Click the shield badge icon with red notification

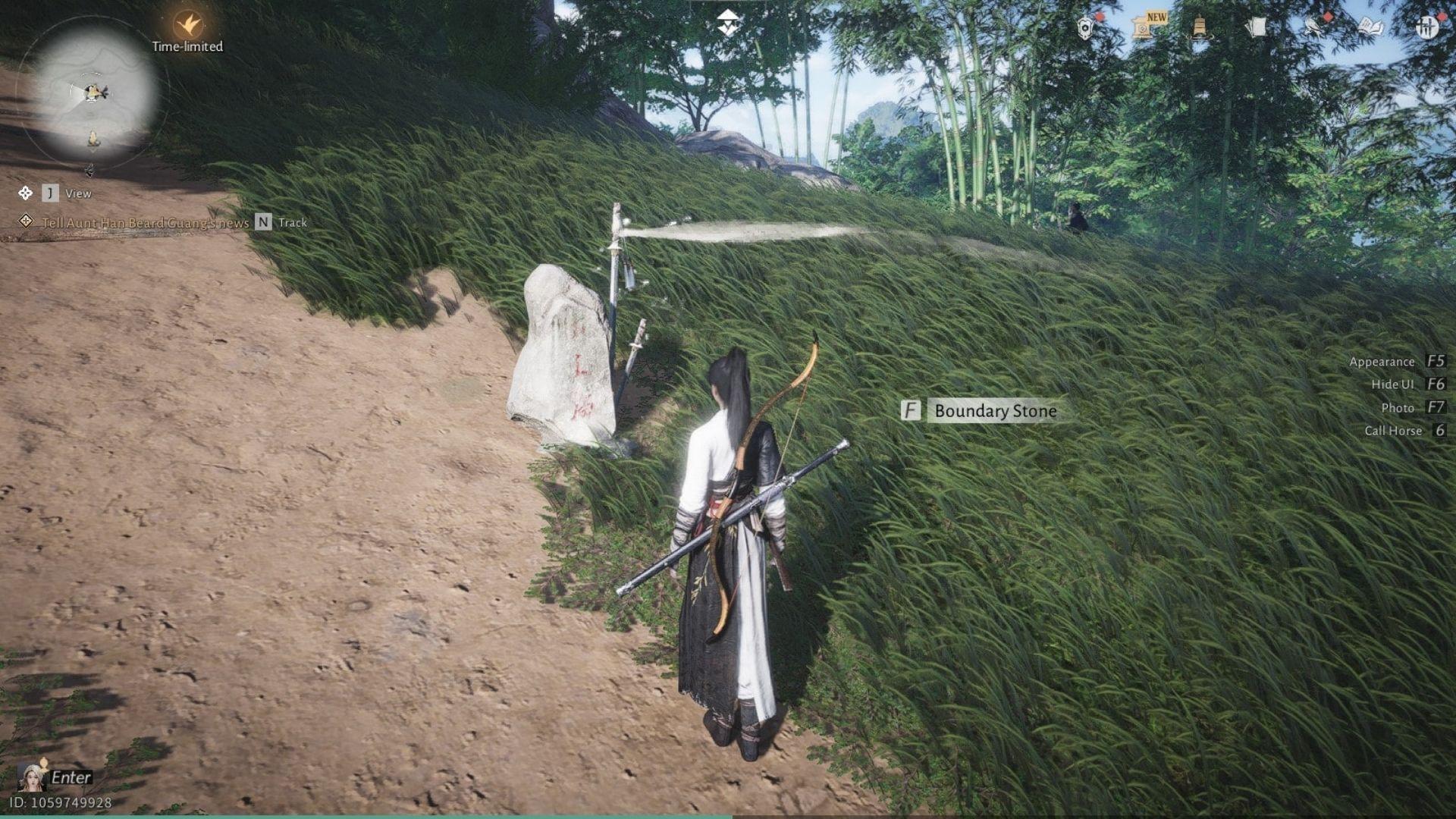[1084, 27]
